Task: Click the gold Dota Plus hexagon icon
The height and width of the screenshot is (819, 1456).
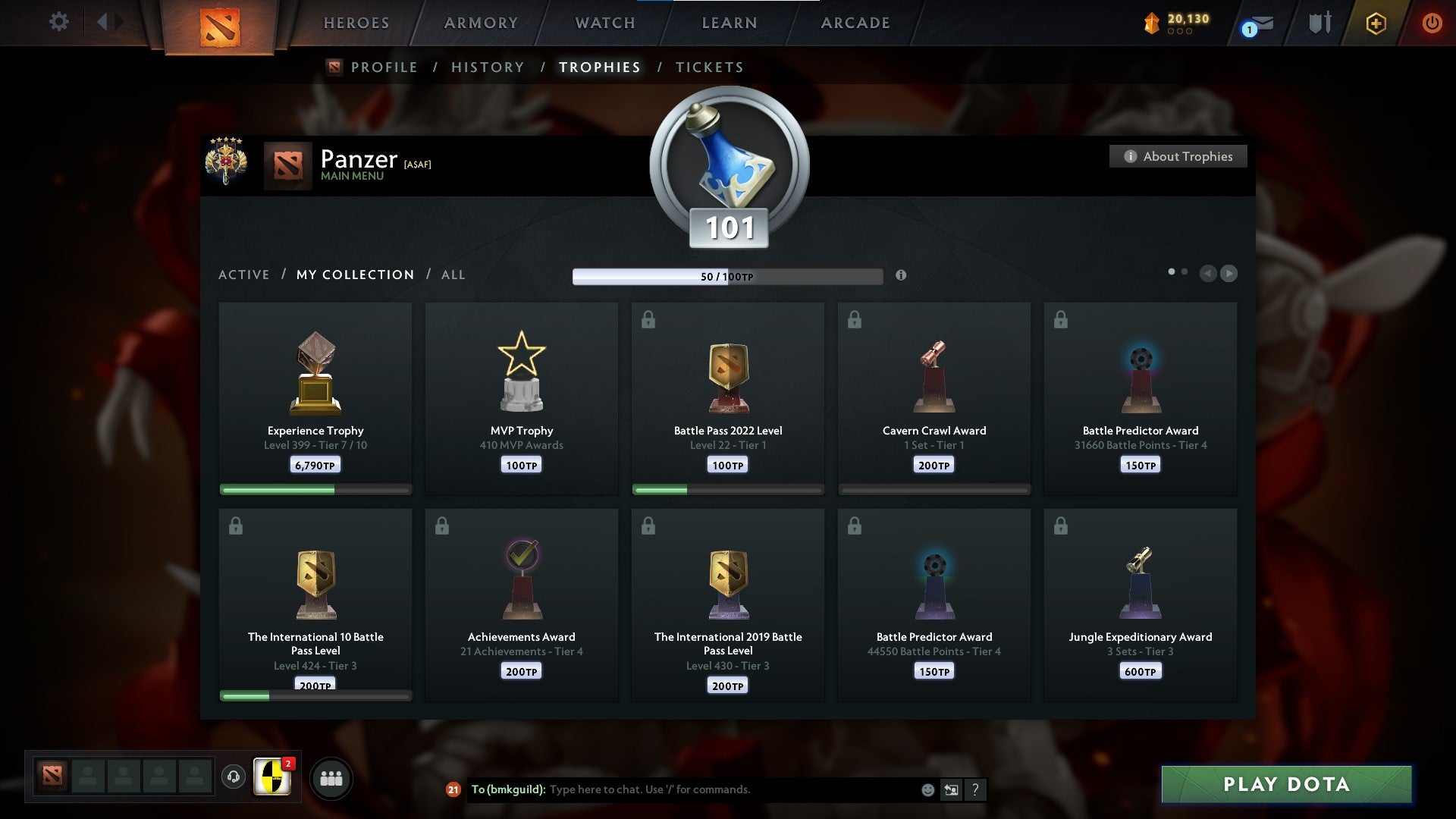Action: 1375,23
